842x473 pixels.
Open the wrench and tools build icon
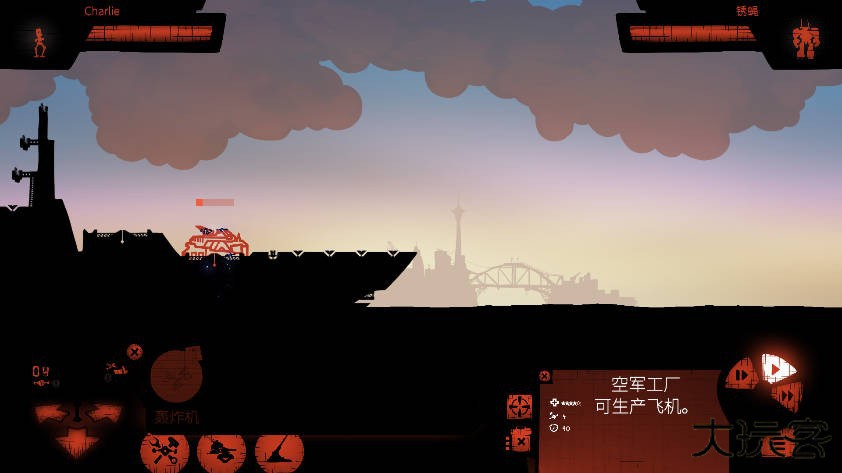[x=164, y=451]
